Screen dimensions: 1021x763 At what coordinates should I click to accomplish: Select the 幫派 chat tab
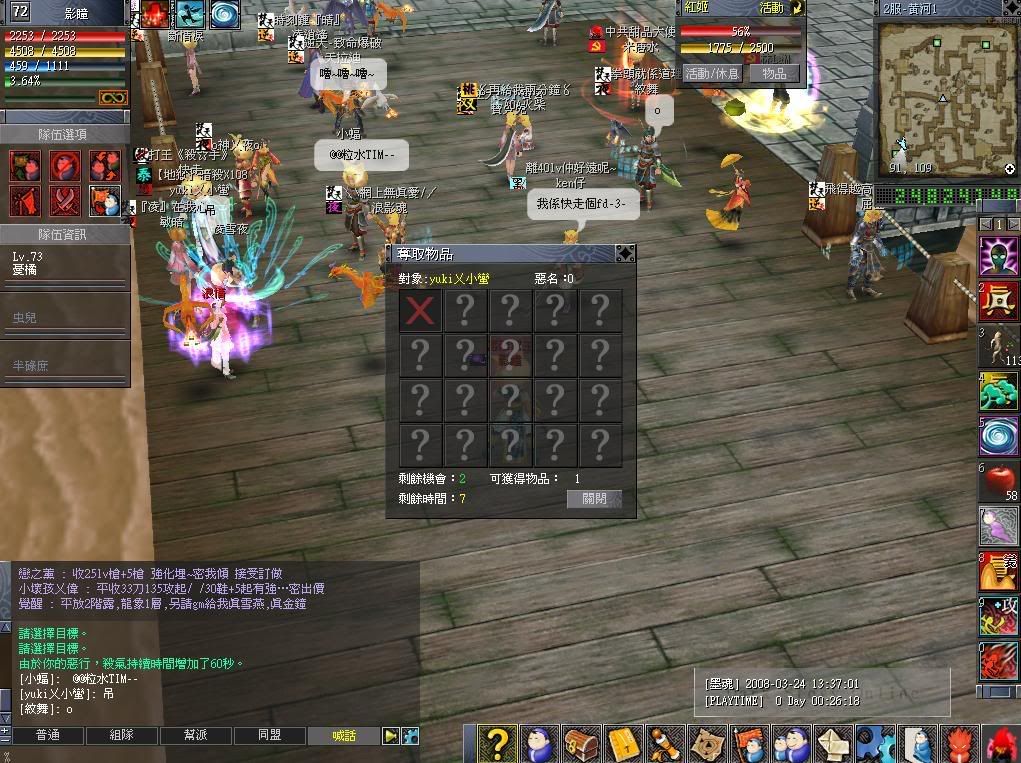pos(195,735)
